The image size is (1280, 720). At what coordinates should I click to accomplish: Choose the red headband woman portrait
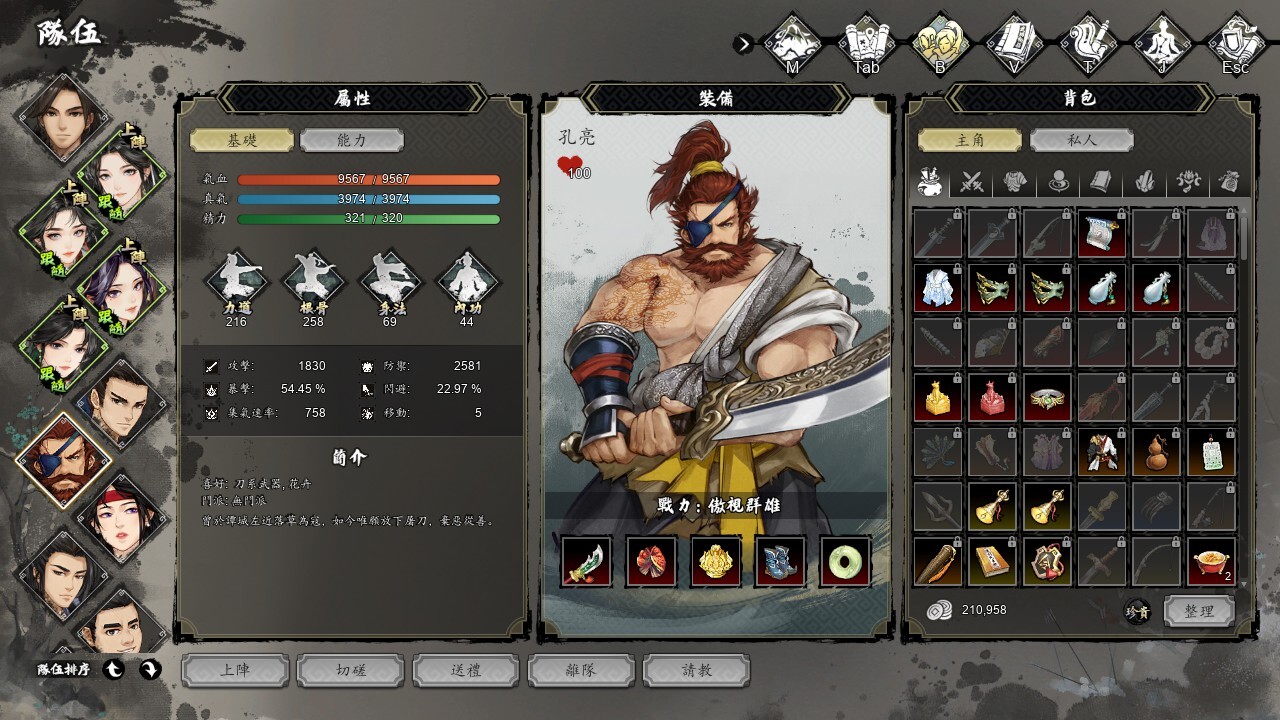pos(121,518)
